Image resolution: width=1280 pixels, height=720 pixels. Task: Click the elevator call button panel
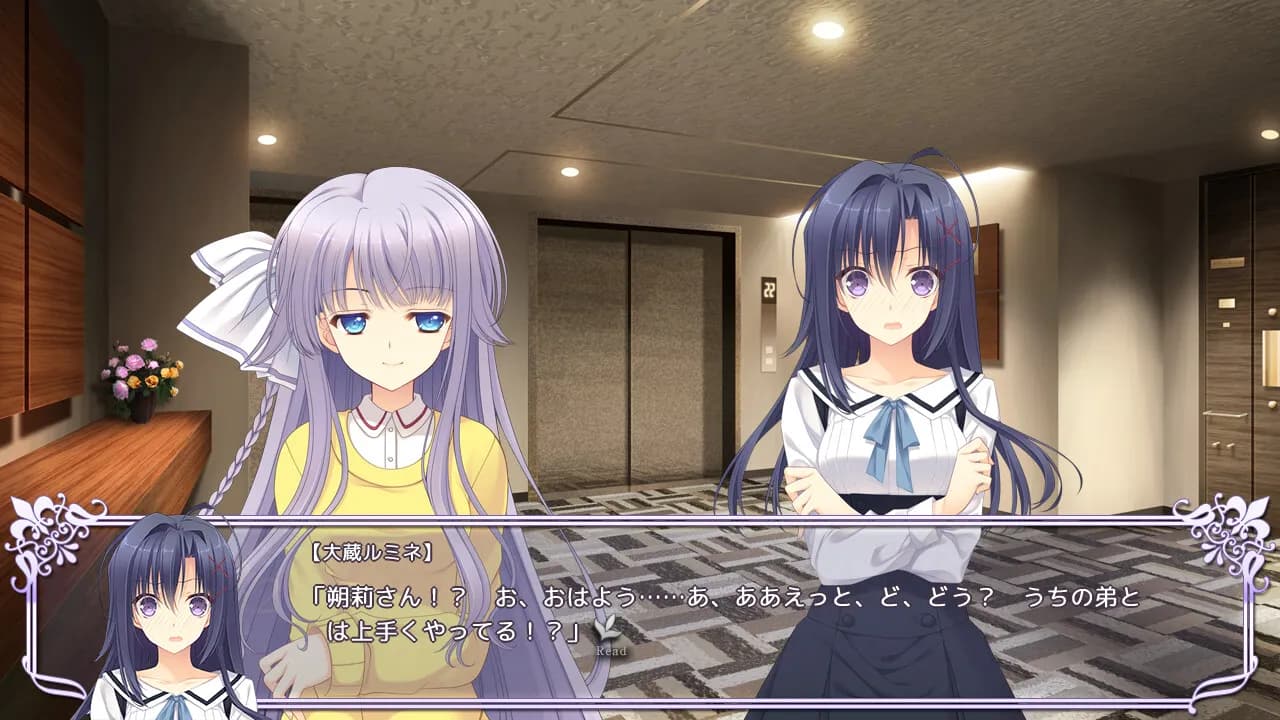(x=768, y=353)
